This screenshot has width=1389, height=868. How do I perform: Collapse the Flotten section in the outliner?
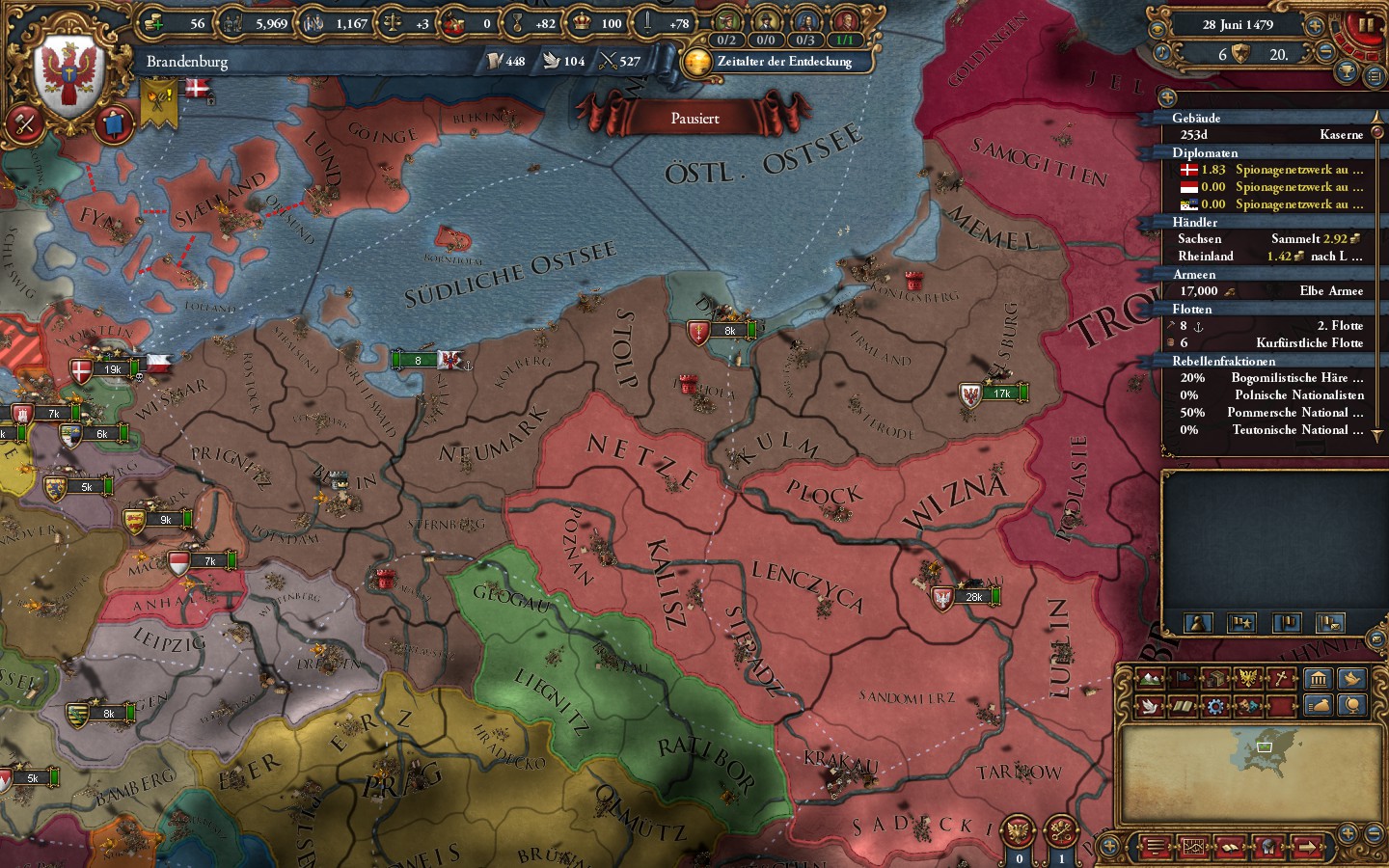pos(1193,309)
